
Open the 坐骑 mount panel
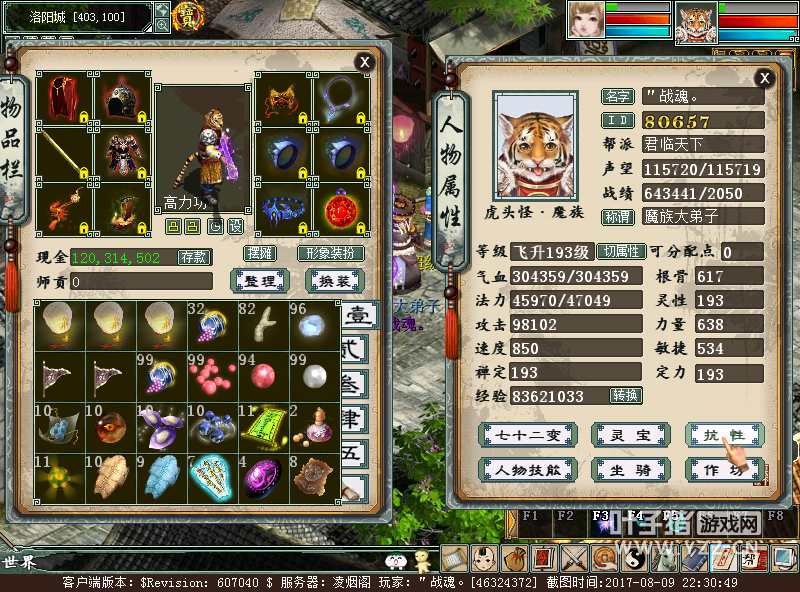(630, 469)
